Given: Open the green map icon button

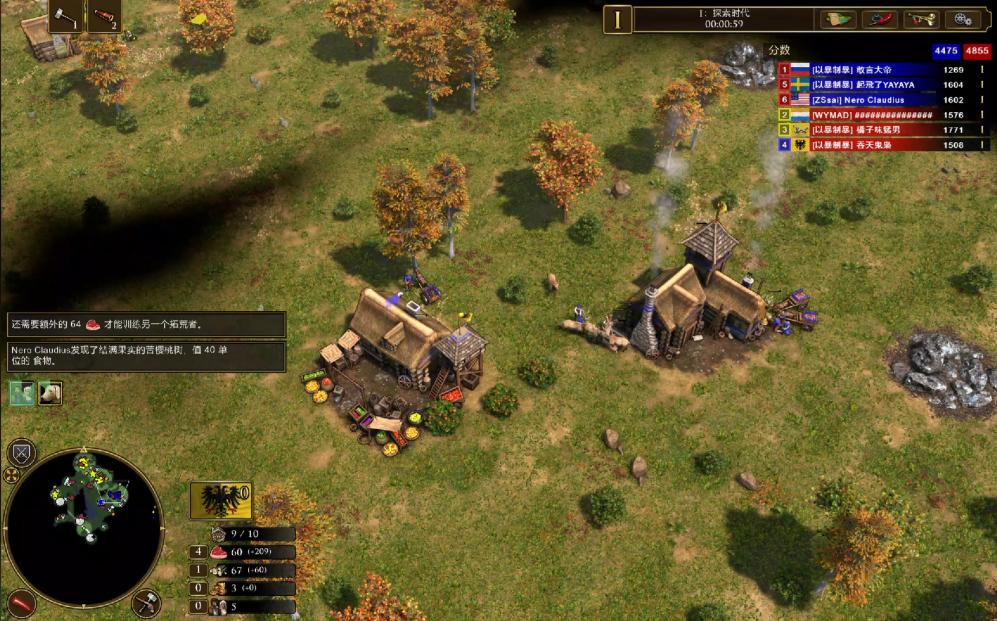Looking at the screenshot, I should coord(838,19).
